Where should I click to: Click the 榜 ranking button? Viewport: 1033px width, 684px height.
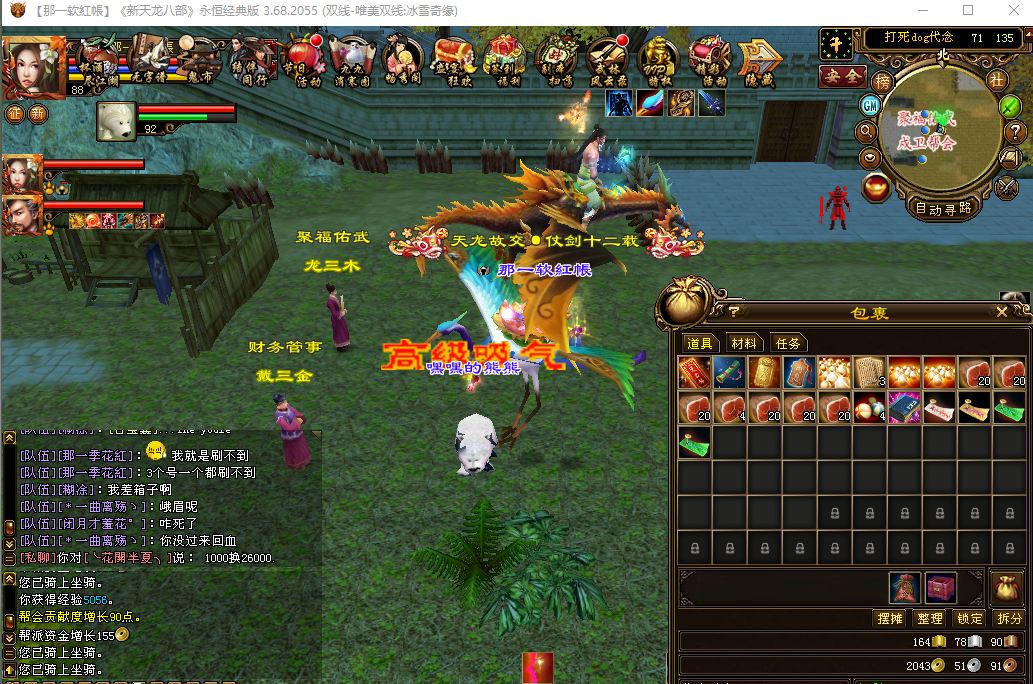[x=882, y=81]
